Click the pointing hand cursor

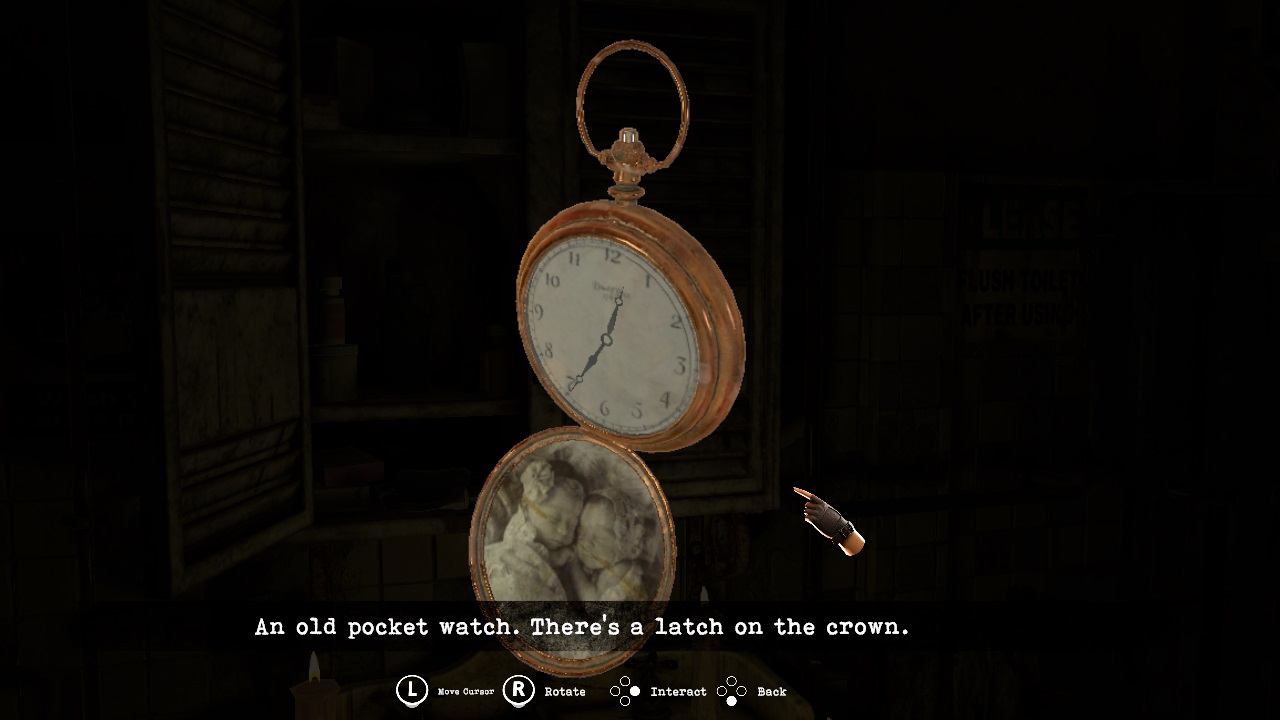828,520
